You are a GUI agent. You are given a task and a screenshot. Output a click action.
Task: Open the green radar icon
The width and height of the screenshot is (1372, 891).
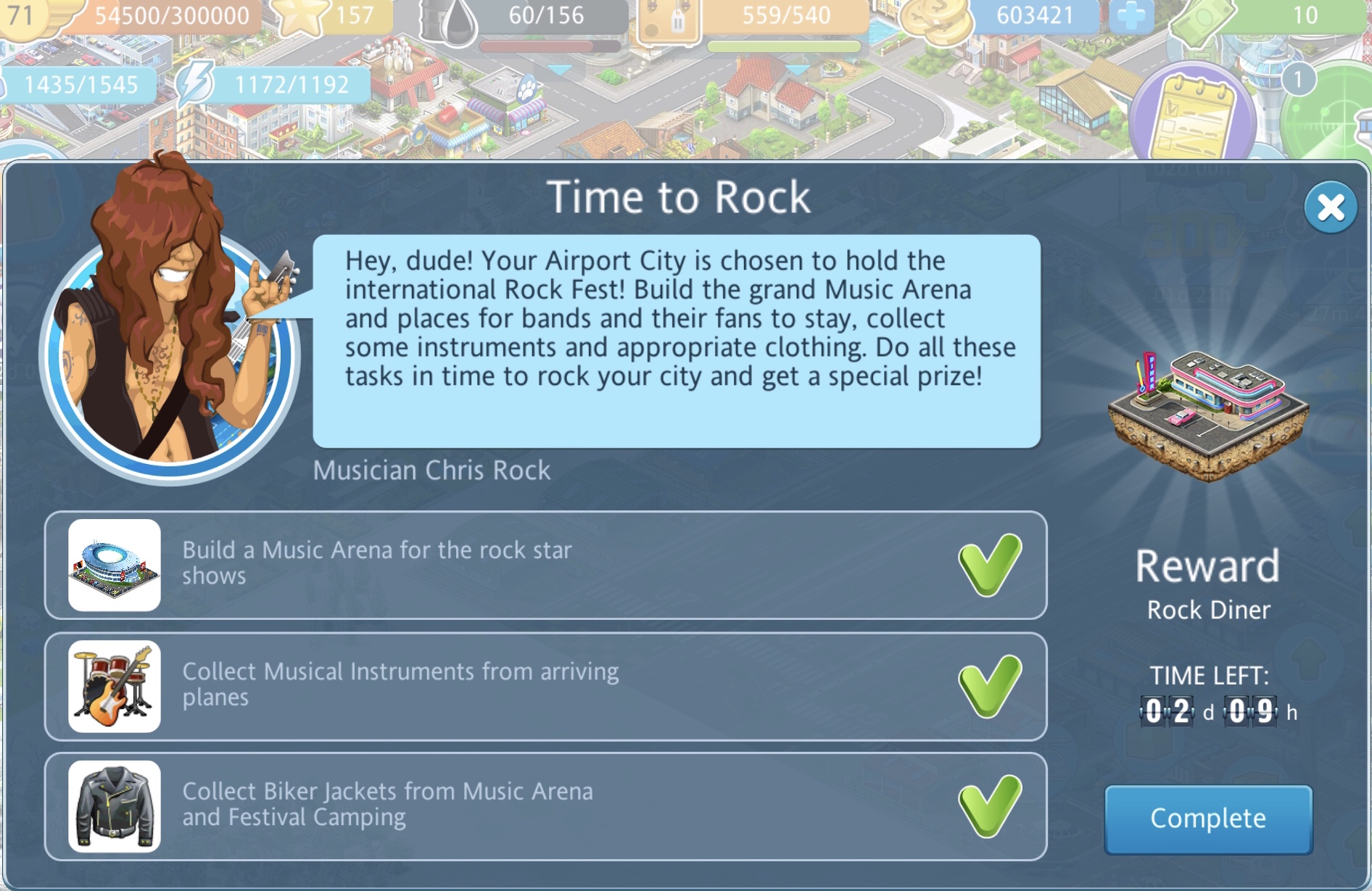click(1334, 116)
